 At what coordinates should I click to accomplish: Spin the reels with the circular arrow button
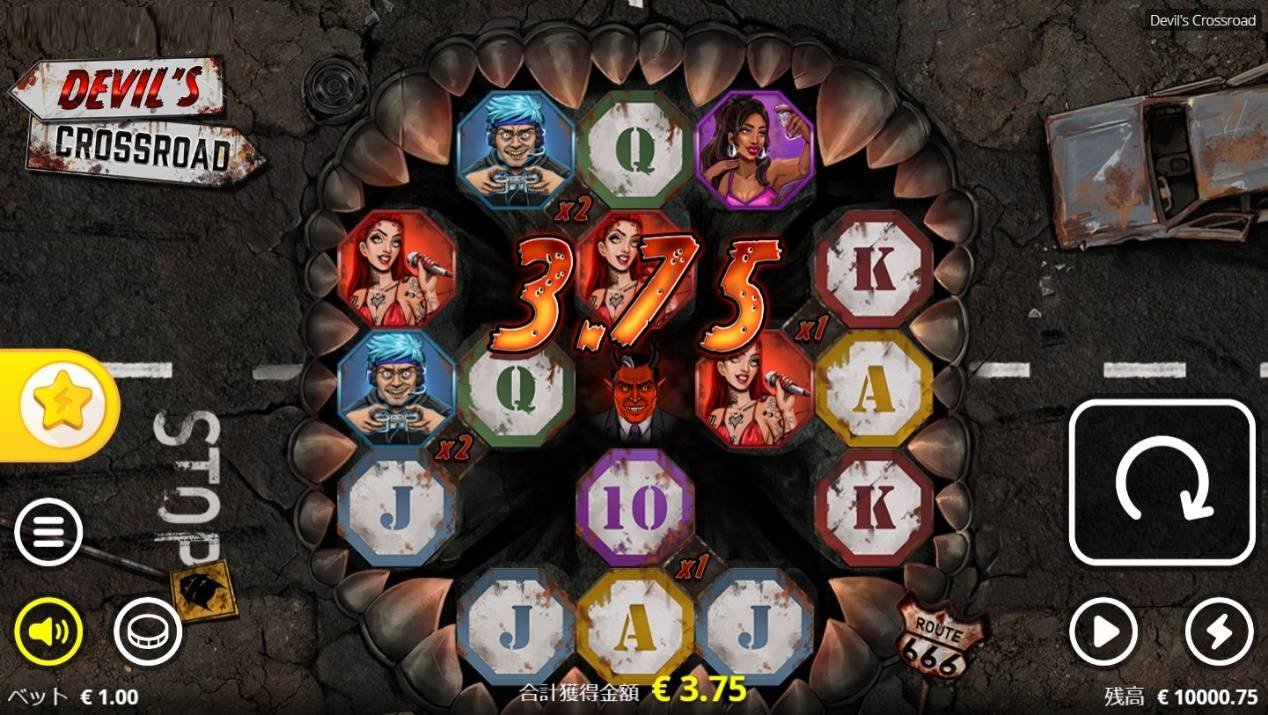pos(1161,482)
